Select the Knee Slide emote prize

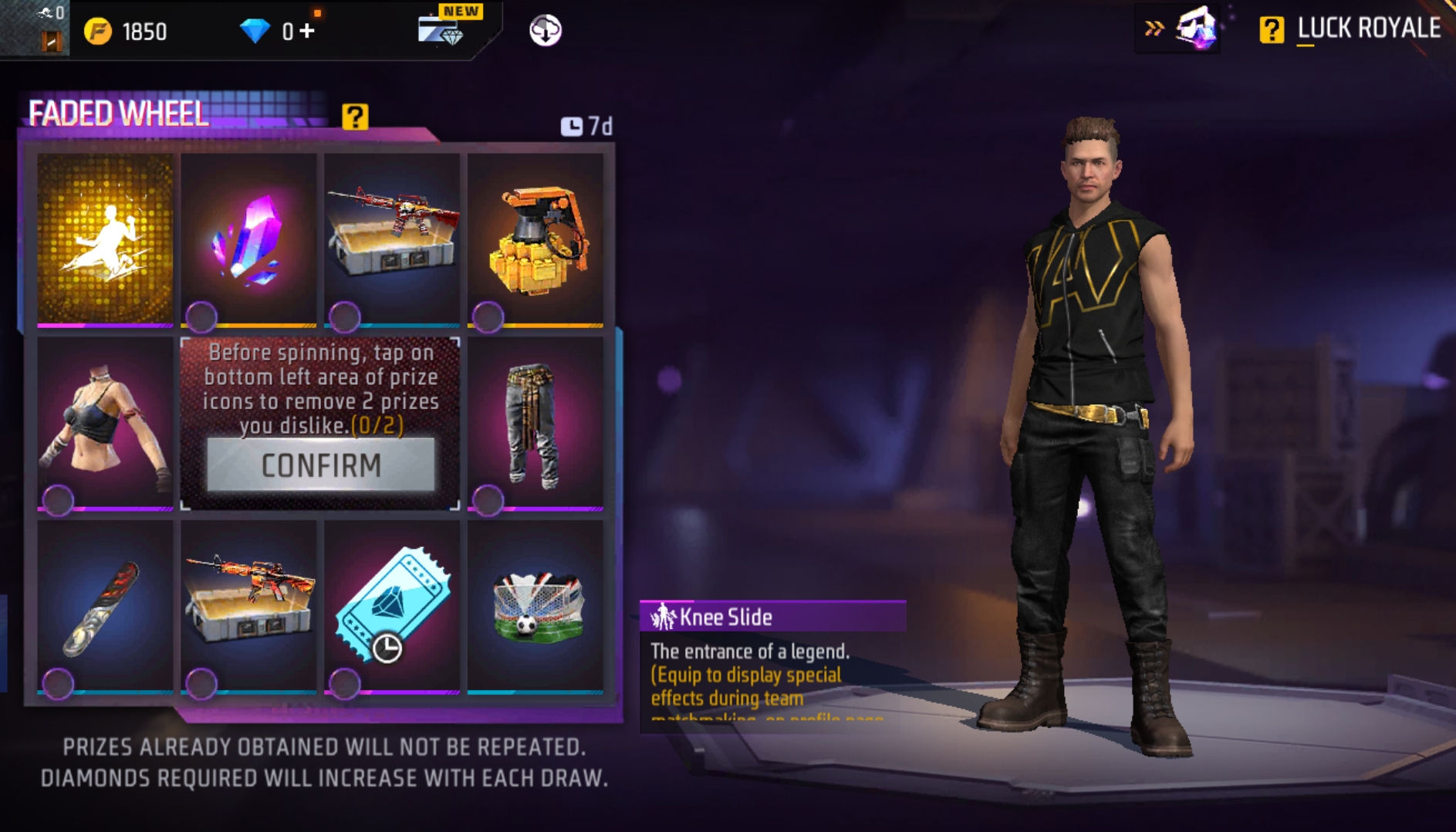pyautogui.click(x=105, y=238)
